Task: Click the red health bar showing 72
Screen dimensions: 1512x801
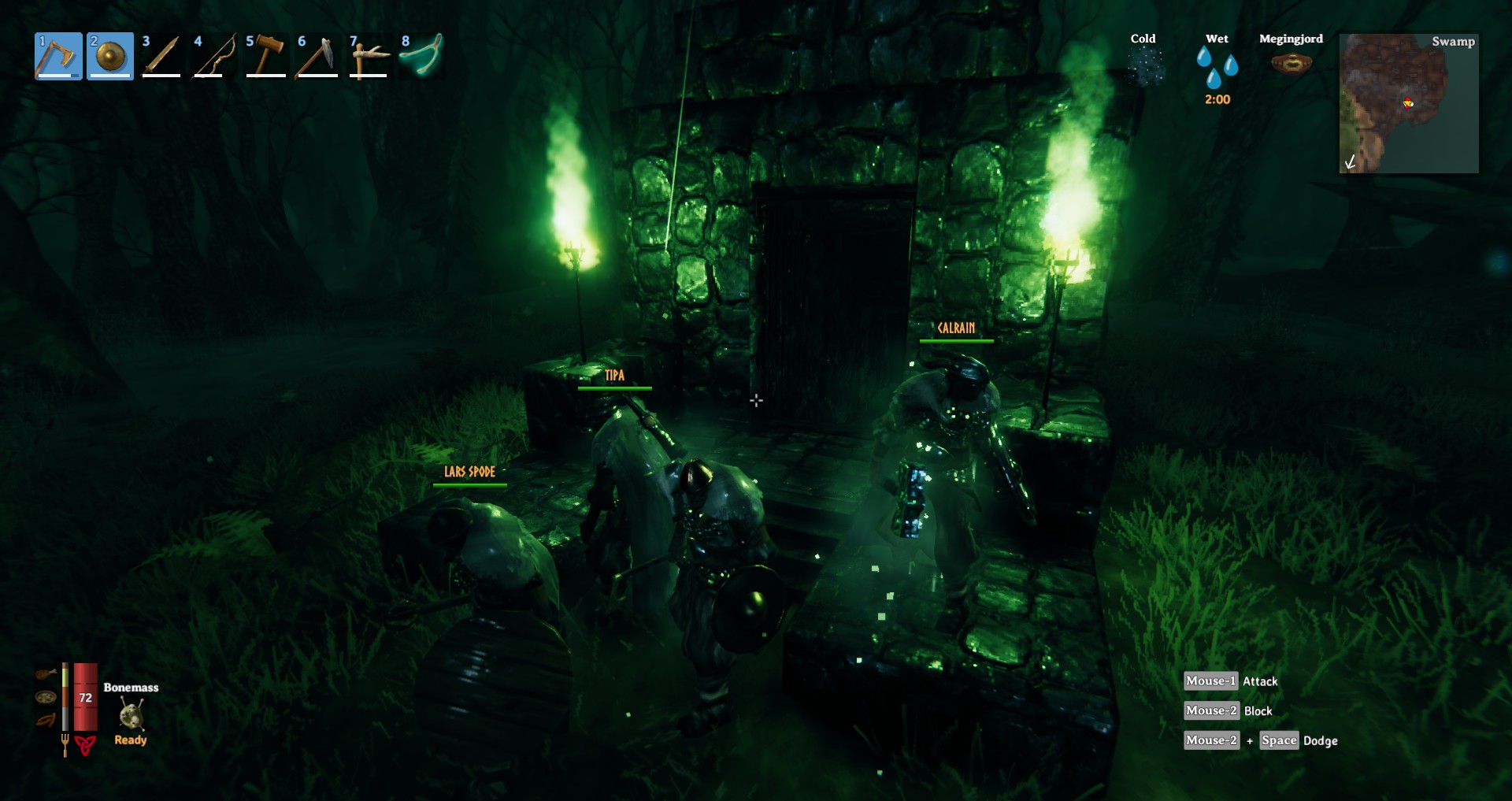Action: (84, 697)
